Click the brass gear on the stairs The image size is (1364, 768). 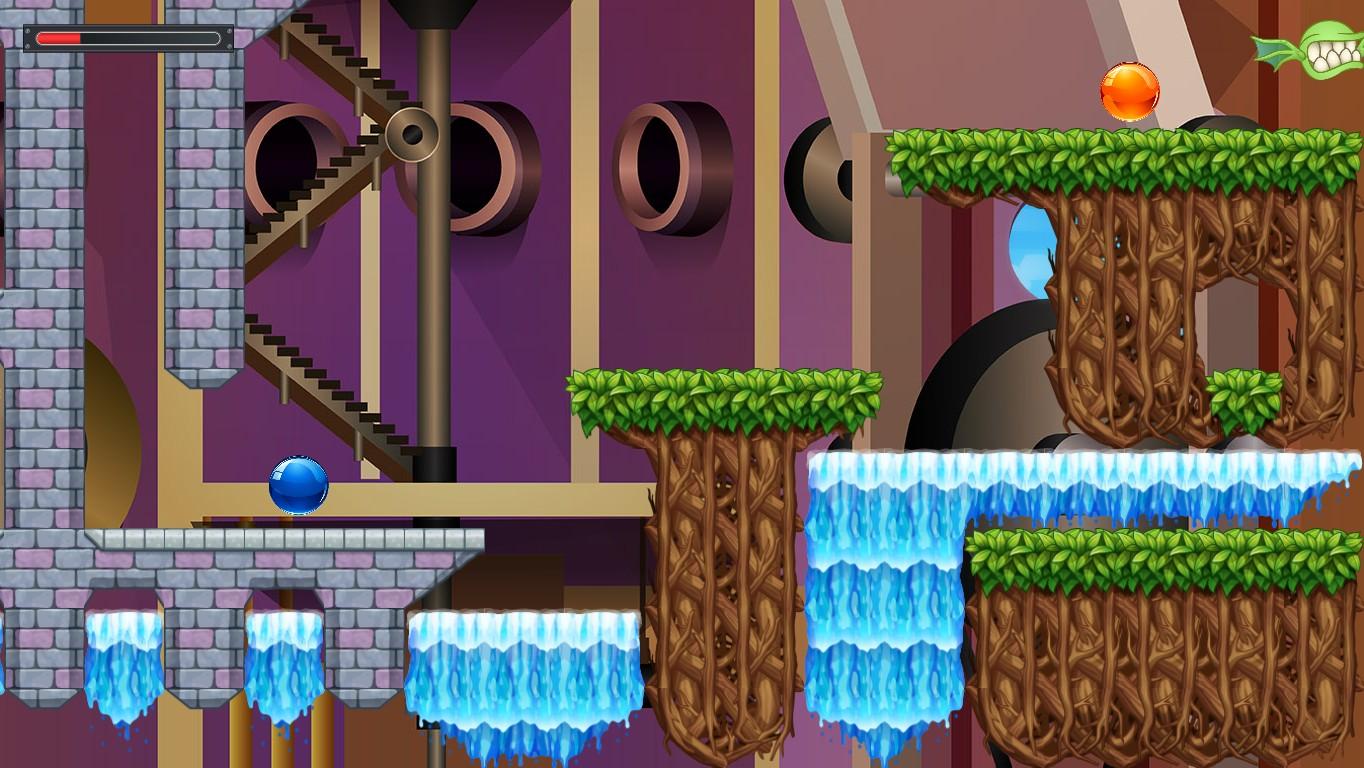pyautogui.click(x=410, y=133)
